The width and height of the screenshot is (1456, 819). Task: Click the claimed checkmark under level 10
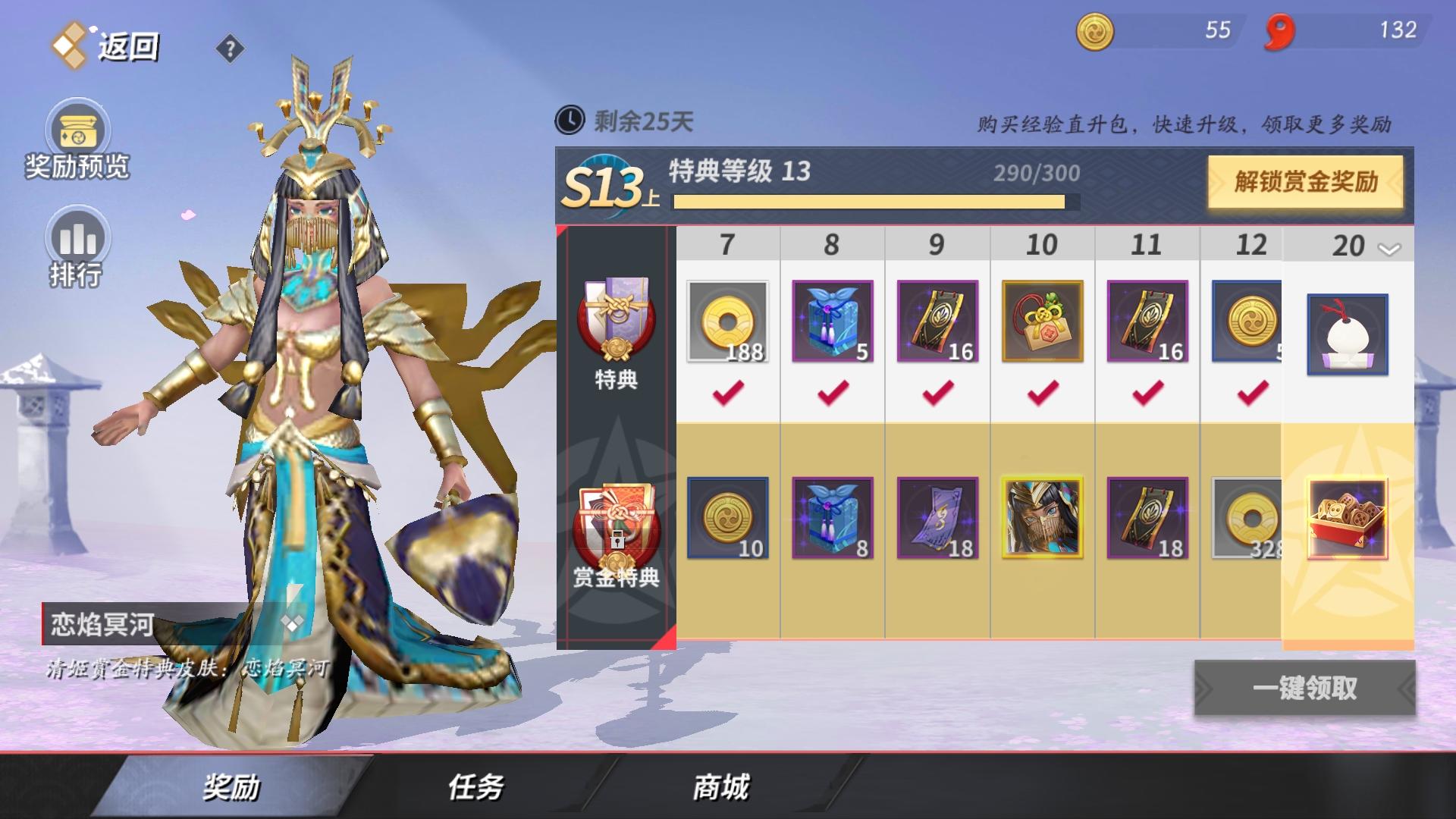pyautogui.click(x=1042, y=394)
